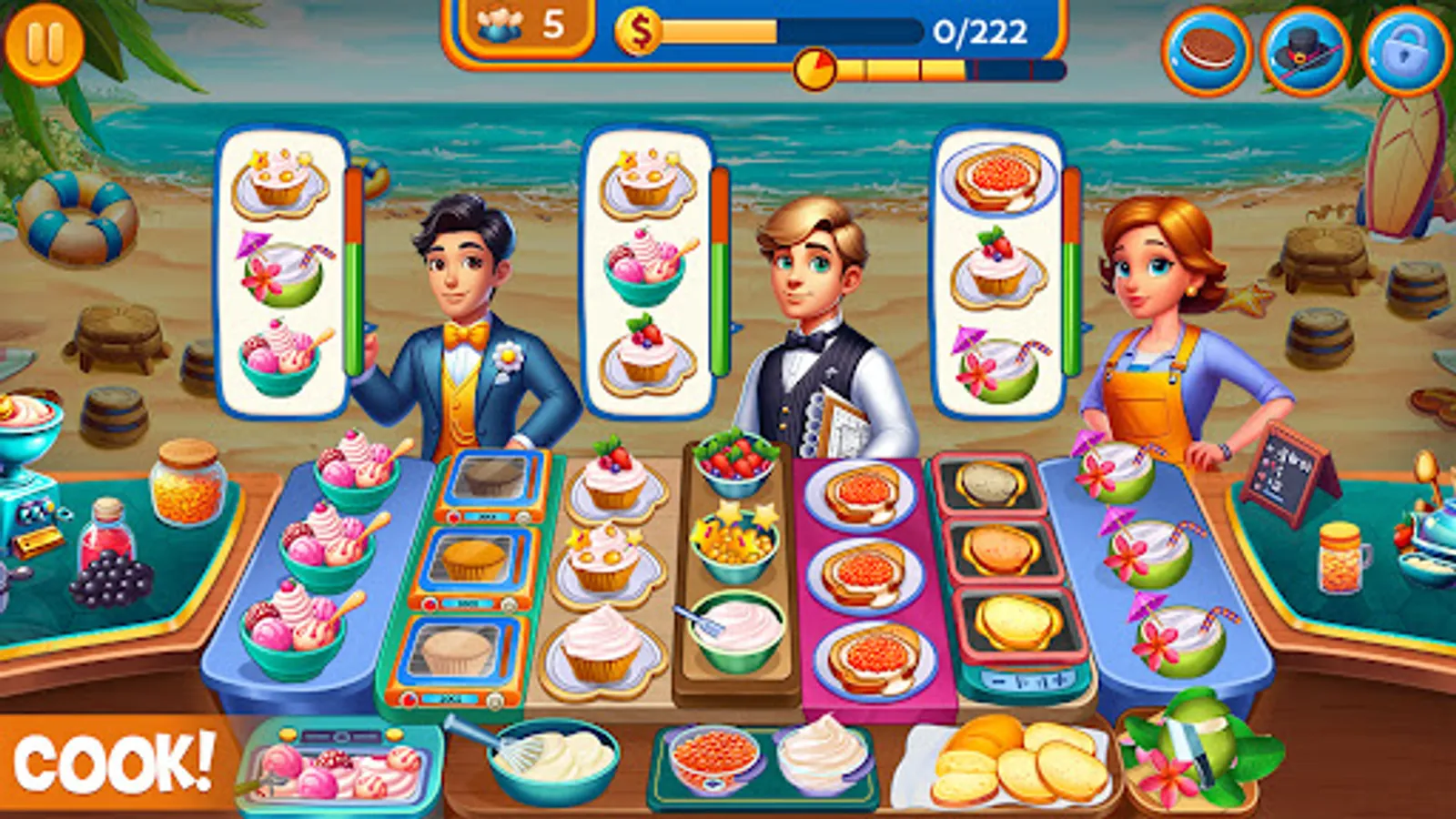Click the gold dollar coin icon
1456x819 pixels.
tap(640, 31)
